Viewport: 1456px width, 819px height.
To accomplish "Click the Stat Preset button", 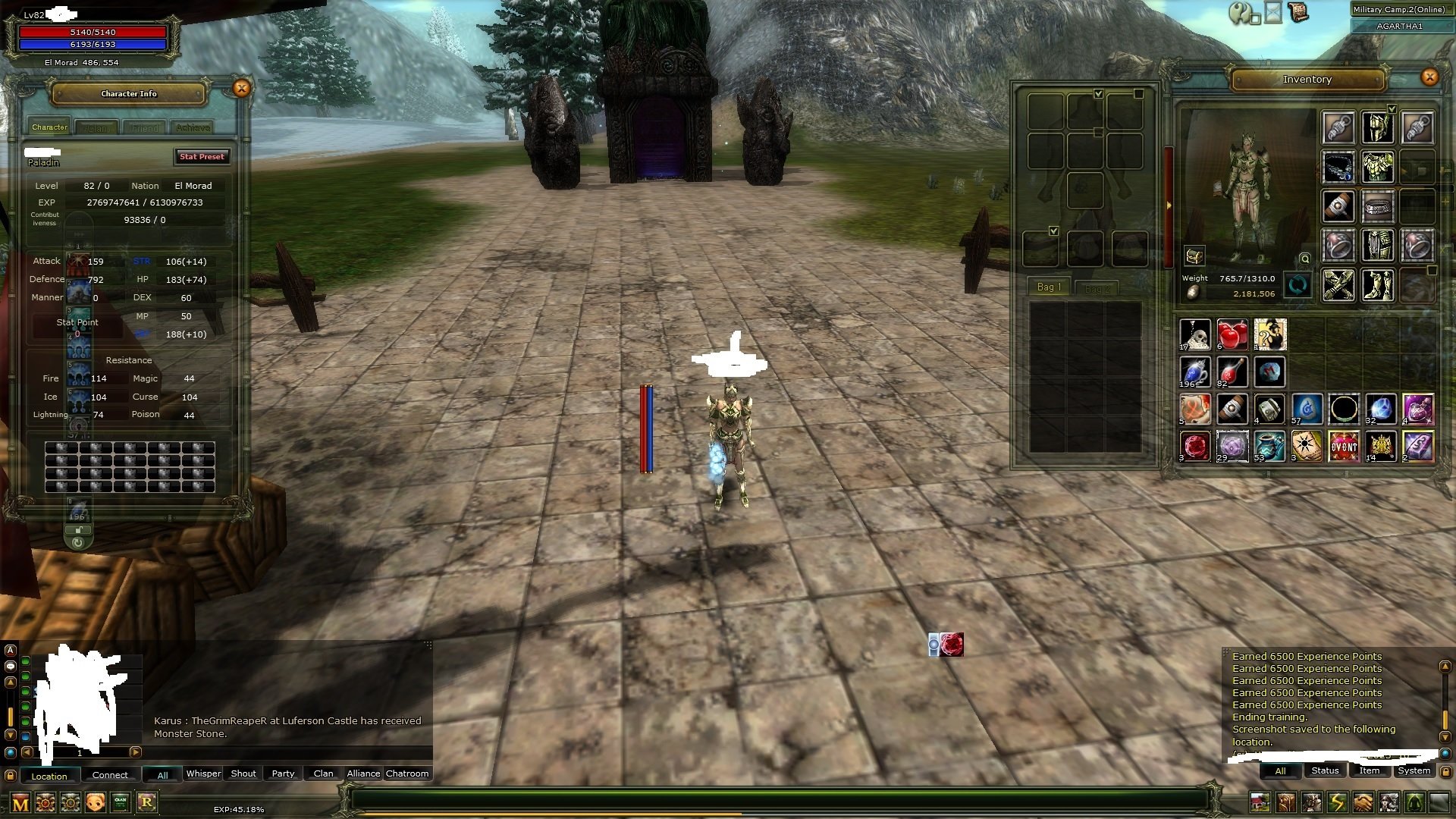I will (201, 157).
